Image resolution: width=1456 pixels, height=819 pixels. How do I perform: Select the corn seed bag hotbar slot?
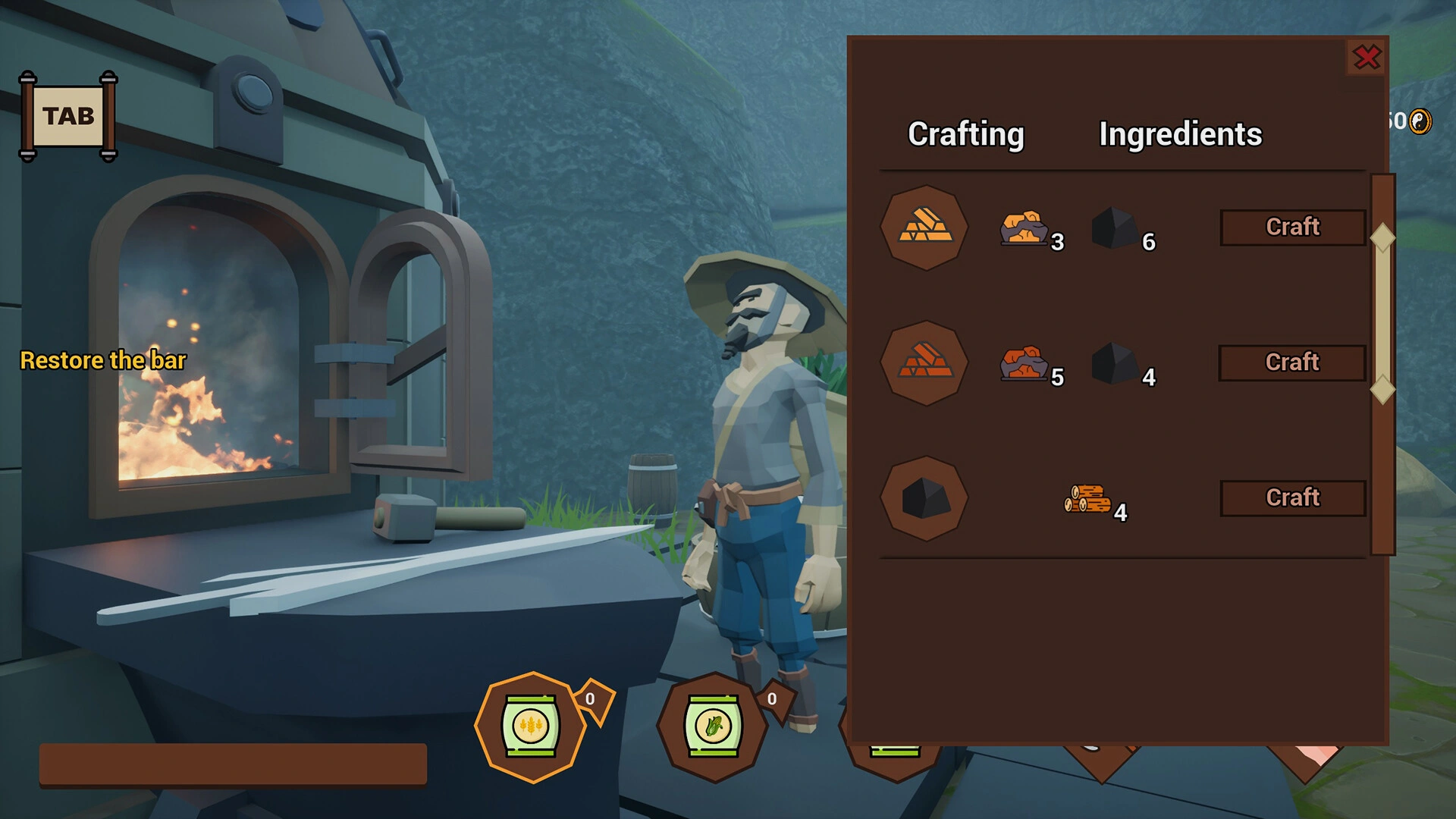(712, 726)
